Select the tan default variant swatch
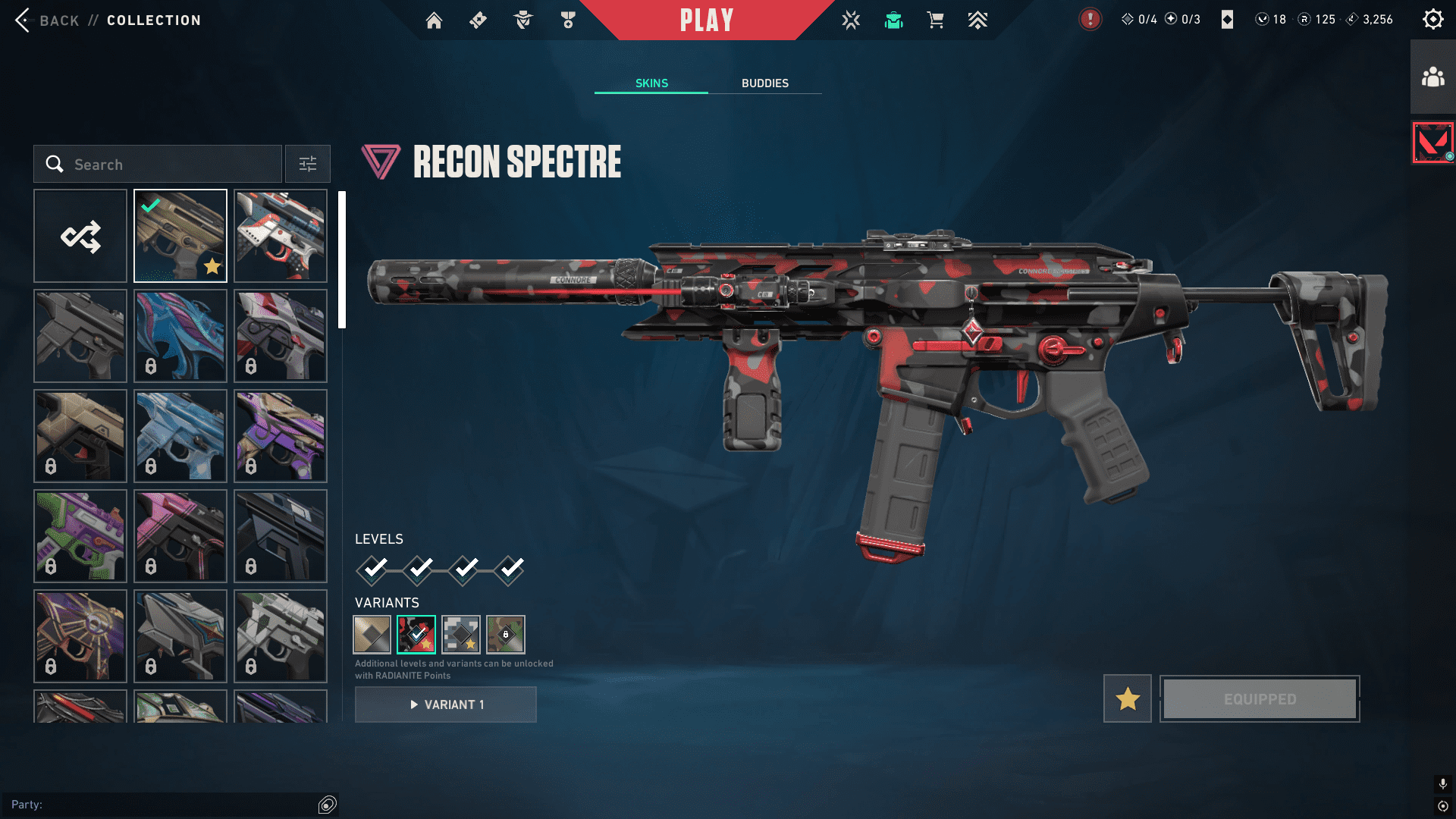The image size is (1456, 819). click(x=372, y=635)
